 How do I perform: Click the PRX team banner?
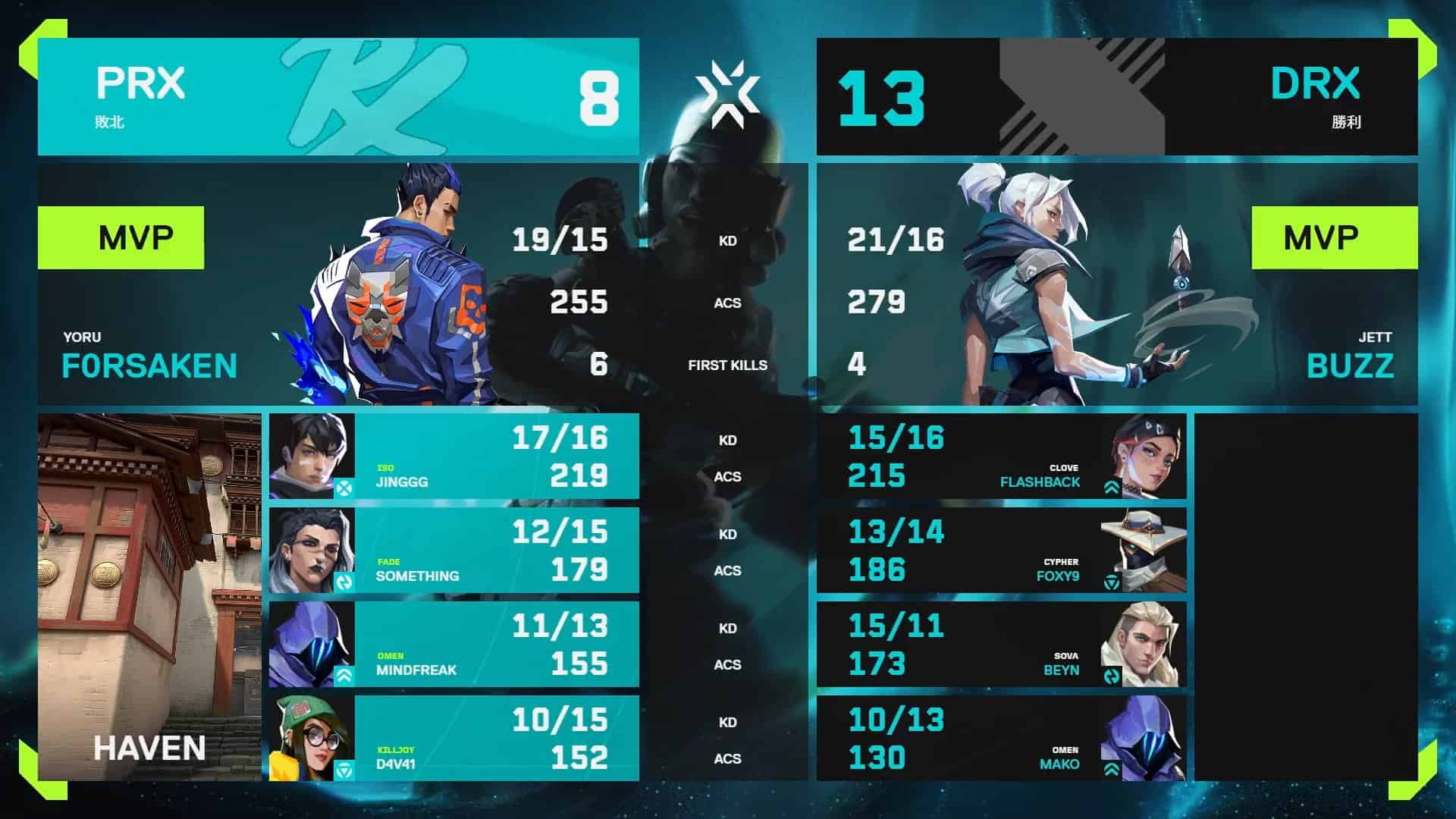pyautogui.click(x=338, y=97)
